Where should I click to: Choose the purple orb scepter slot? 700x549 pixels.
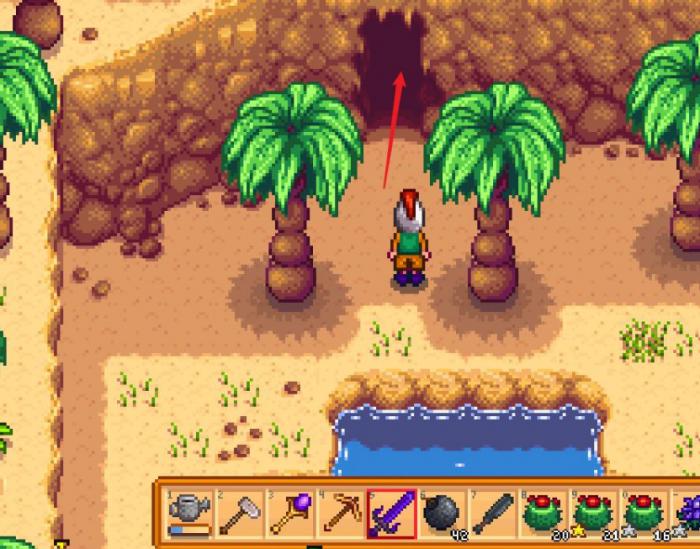pyautogui.click(x=291, y=514)
